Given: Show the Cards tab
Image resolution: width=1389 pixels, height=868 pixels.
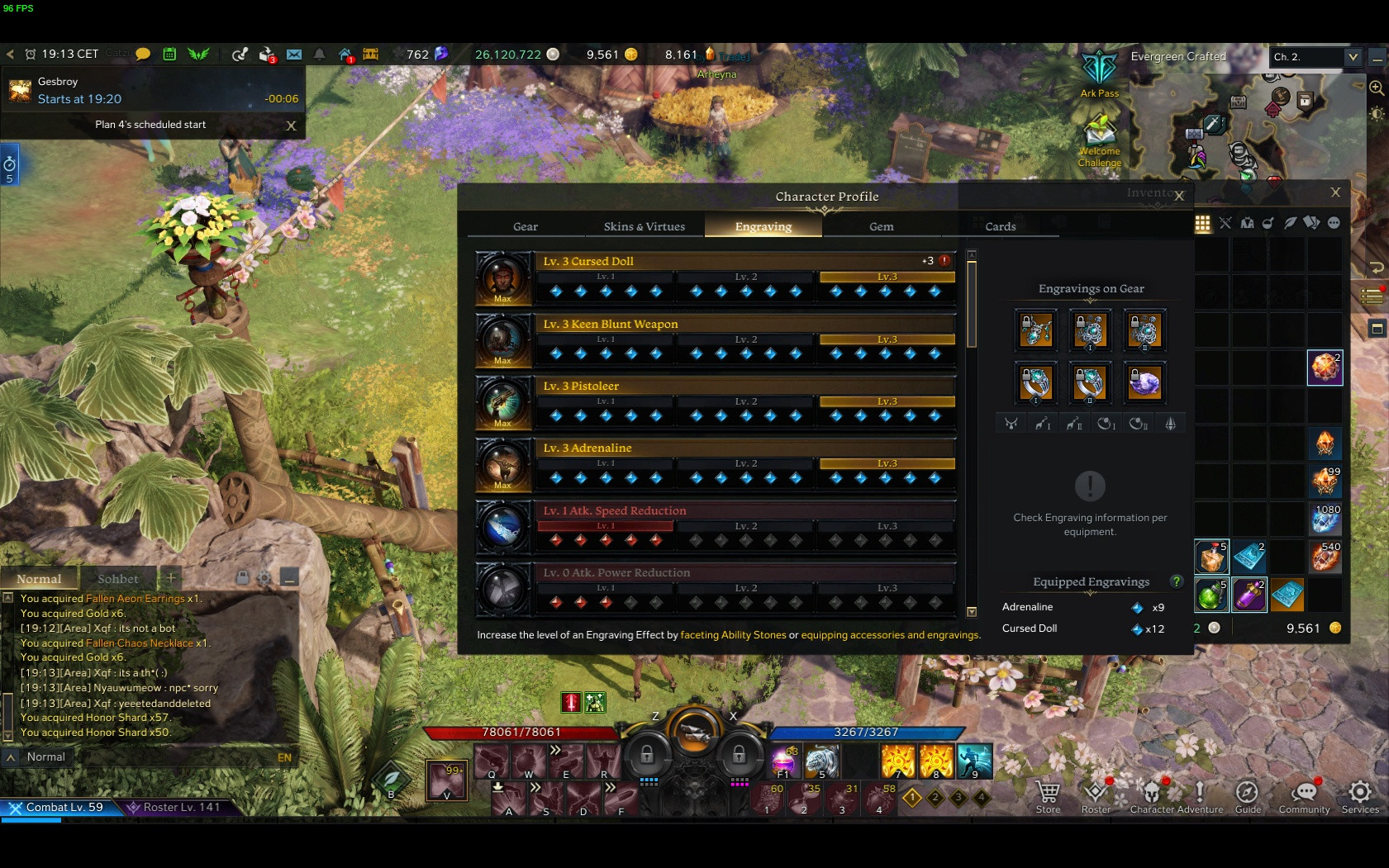Looking at the screenshot, I should [x=1000, y=226].
